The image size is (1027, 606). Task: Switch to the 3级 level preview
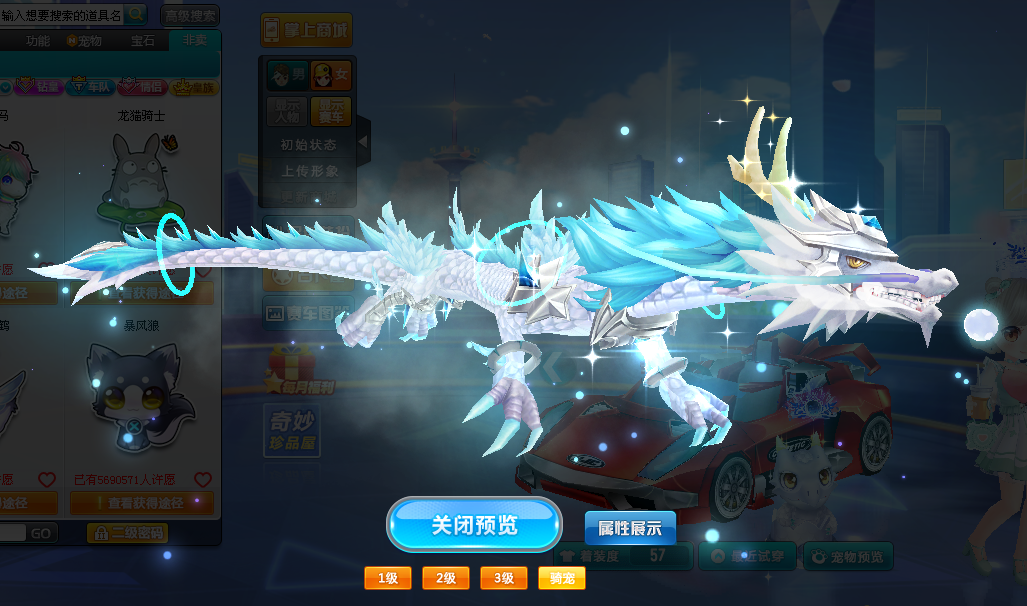coord(504,578)
